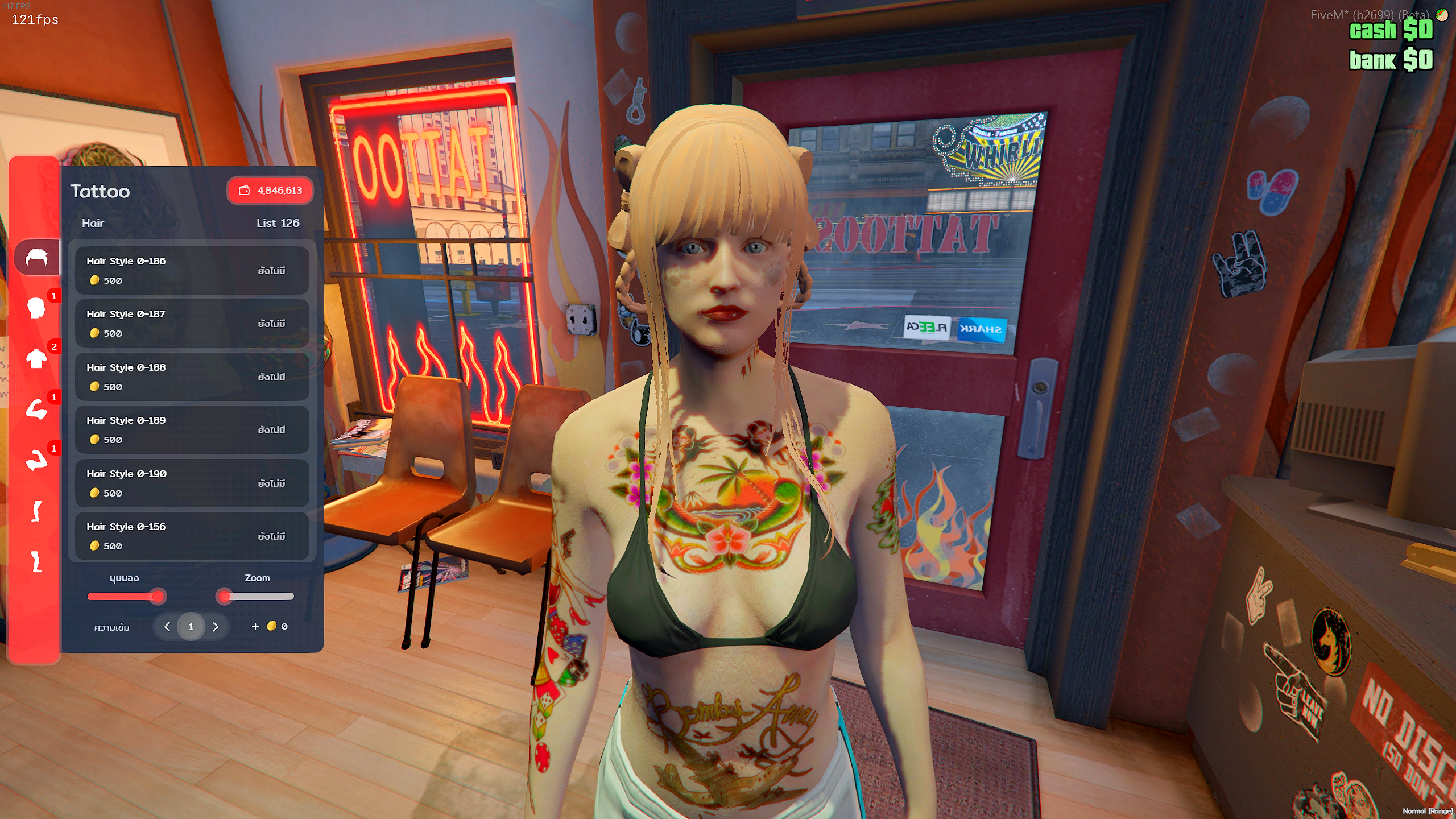The height and width of the screenshot is (819, 1456).
Task: Adjust the Zoom slider handle
Action: pos(225,597)
